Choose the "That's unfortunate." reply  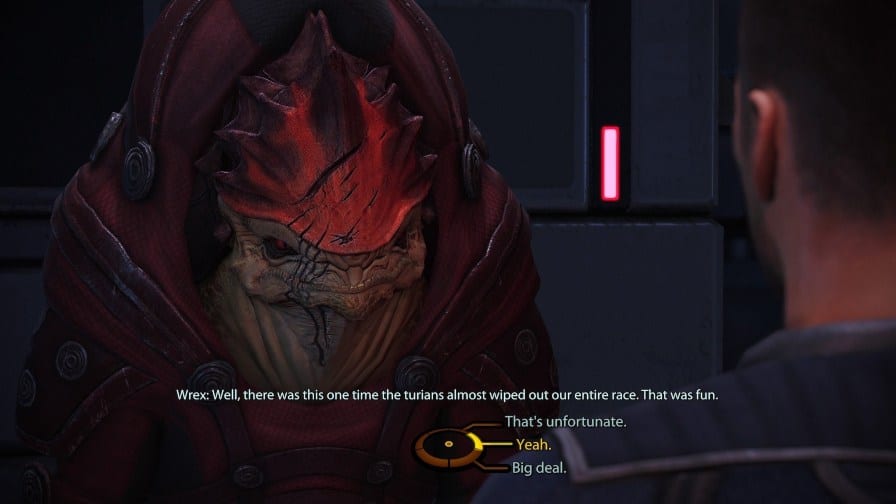565,422
